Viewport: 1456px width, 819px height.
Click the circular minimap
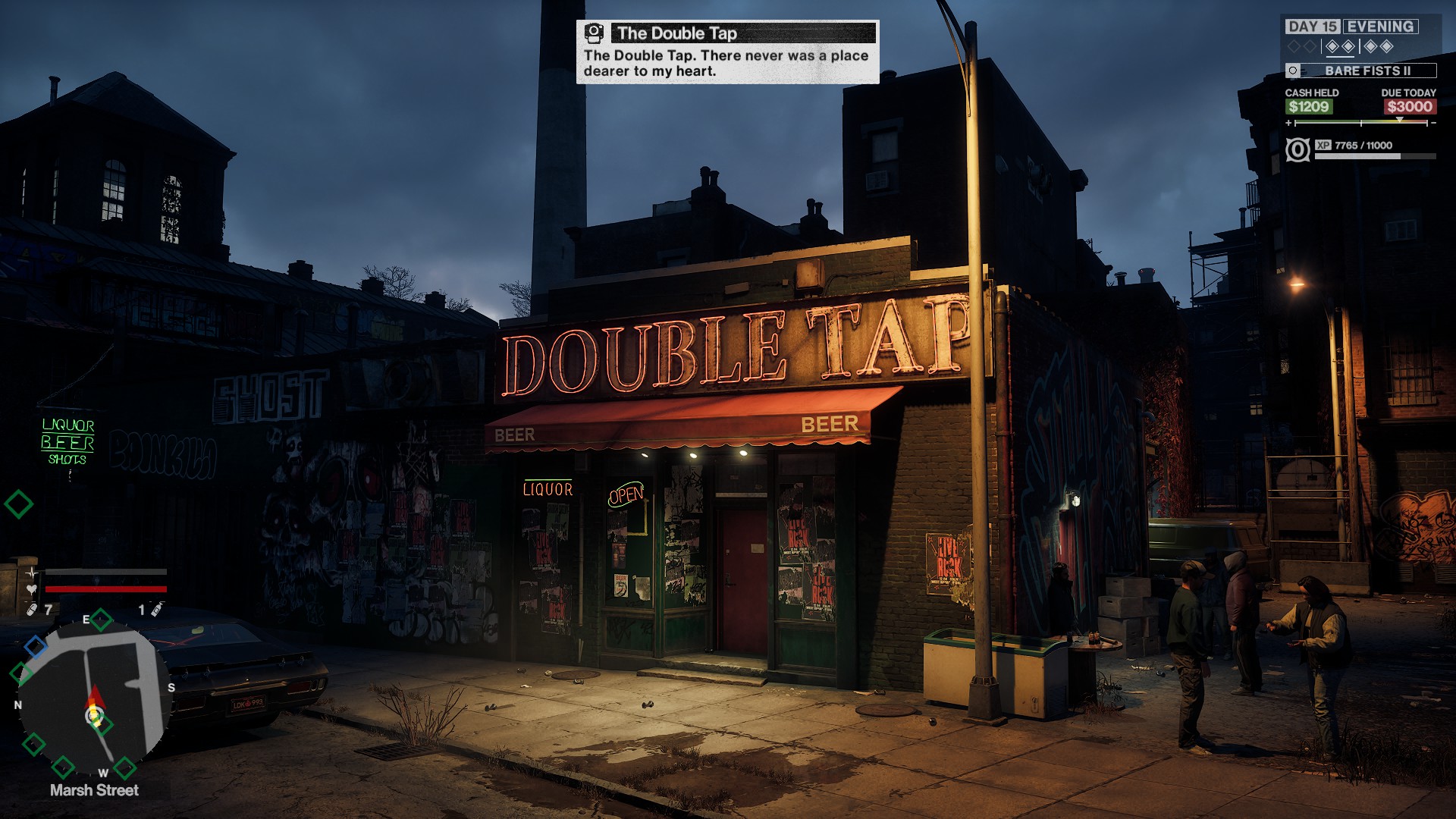pyautogui.click(x=91, y=698)
